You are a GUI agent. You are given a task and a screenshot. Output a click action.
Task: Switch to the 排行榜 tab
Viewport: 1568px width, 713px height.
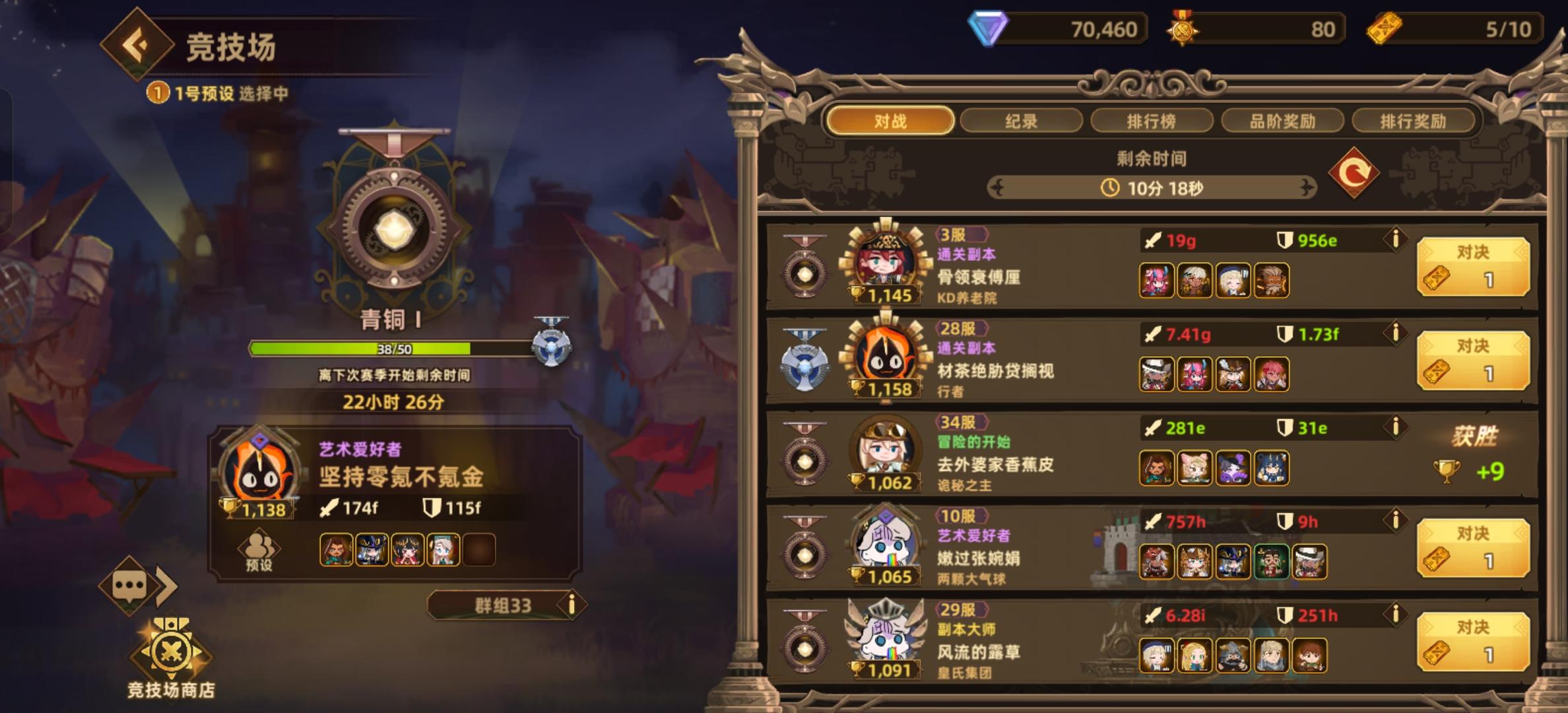pos(1152,120)
